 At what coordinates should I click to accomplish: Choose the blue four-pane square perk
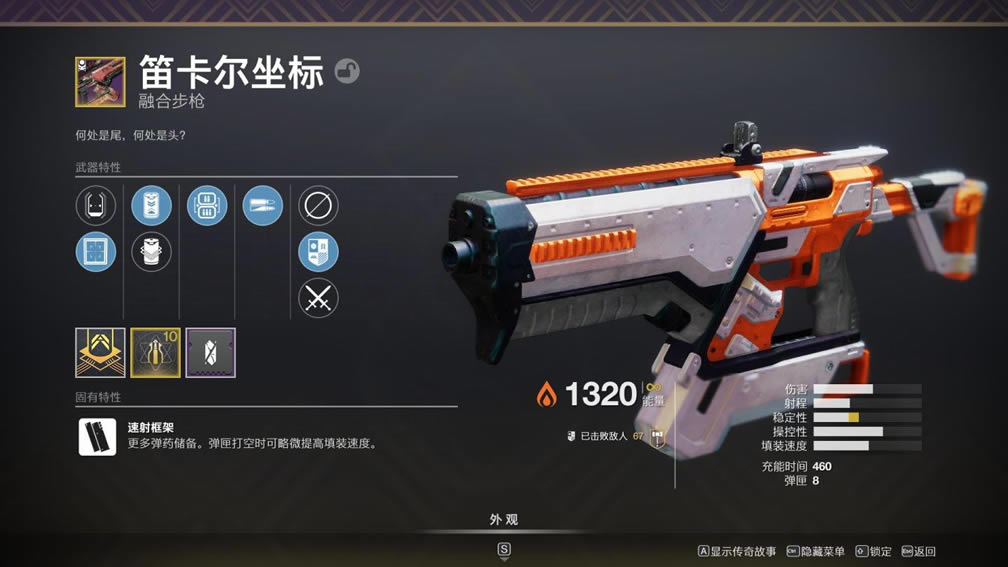click(x=96, y=252)
